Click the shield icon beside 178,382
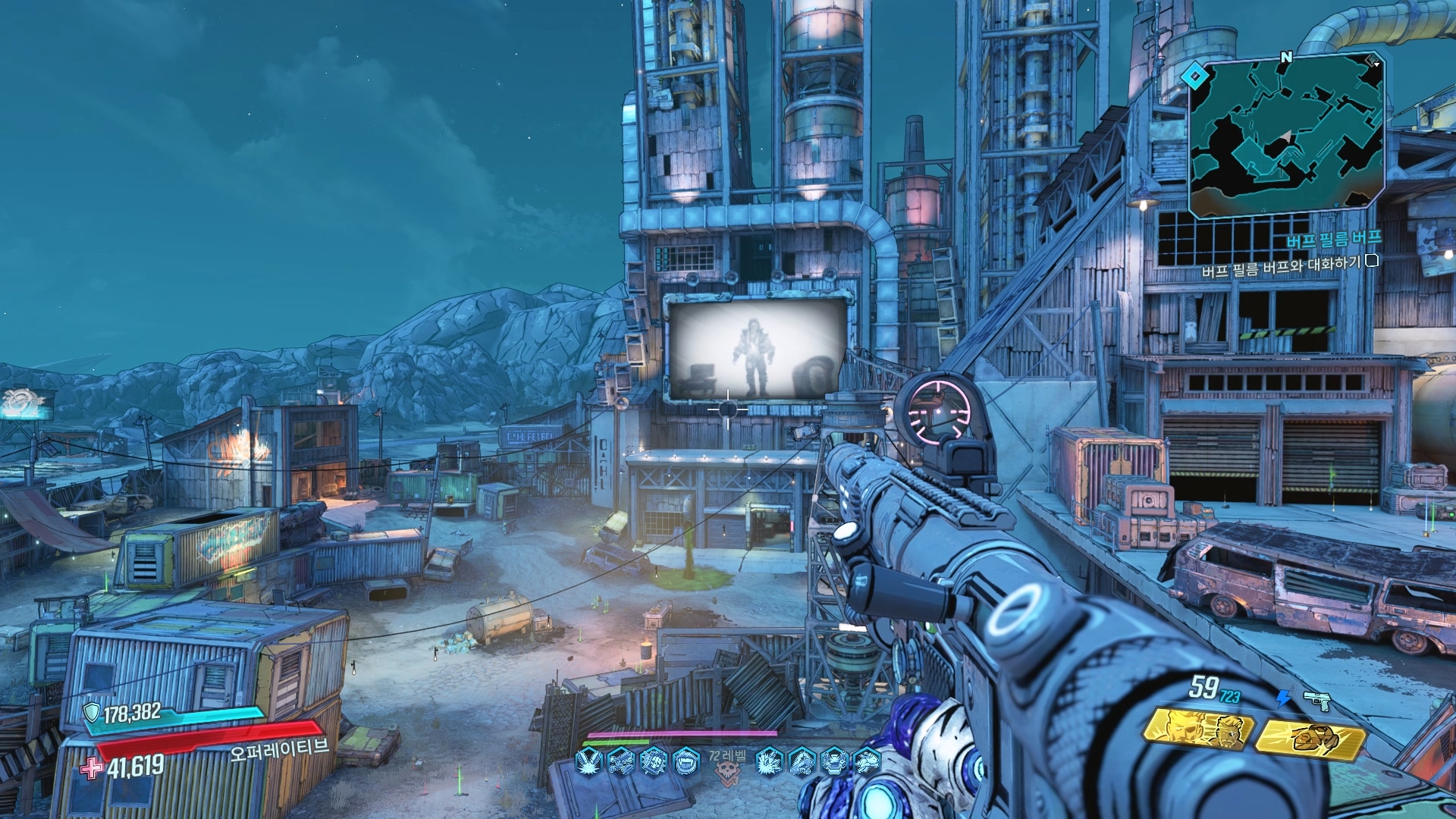 (x=92, y=712)
